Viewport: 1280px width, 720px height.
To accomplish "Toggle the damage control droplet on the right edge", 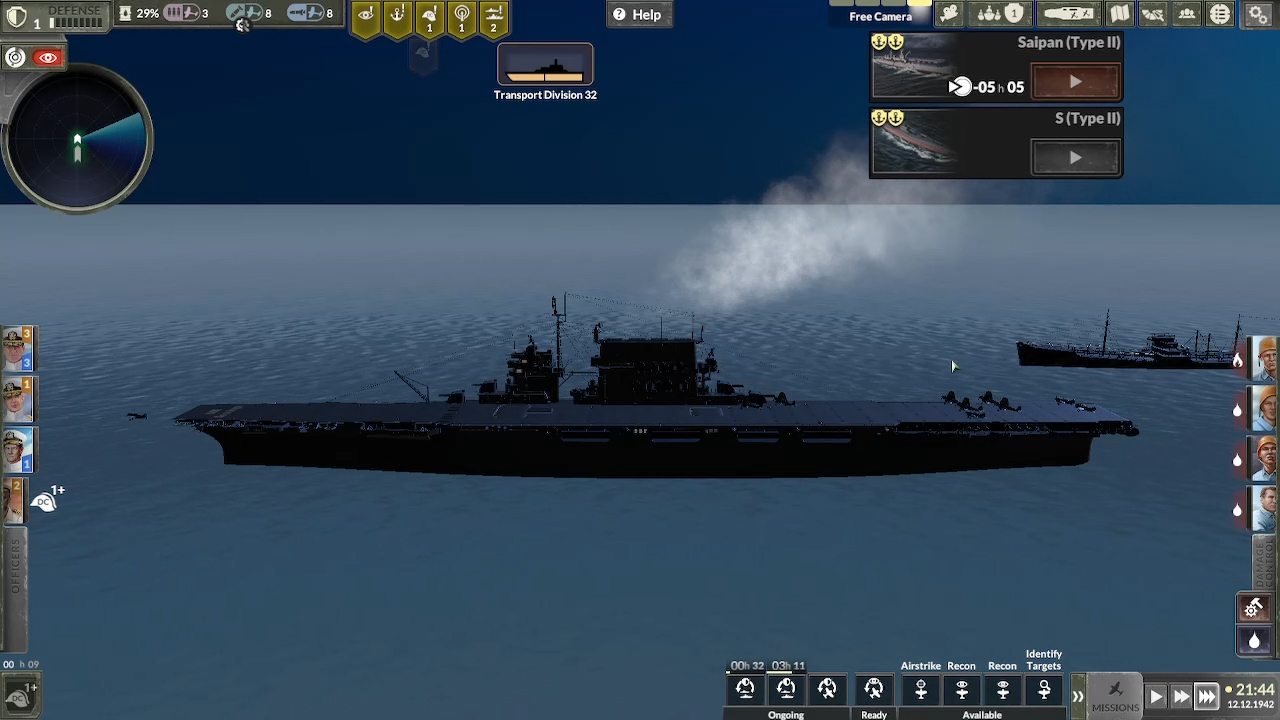I will pos(1254,641).
